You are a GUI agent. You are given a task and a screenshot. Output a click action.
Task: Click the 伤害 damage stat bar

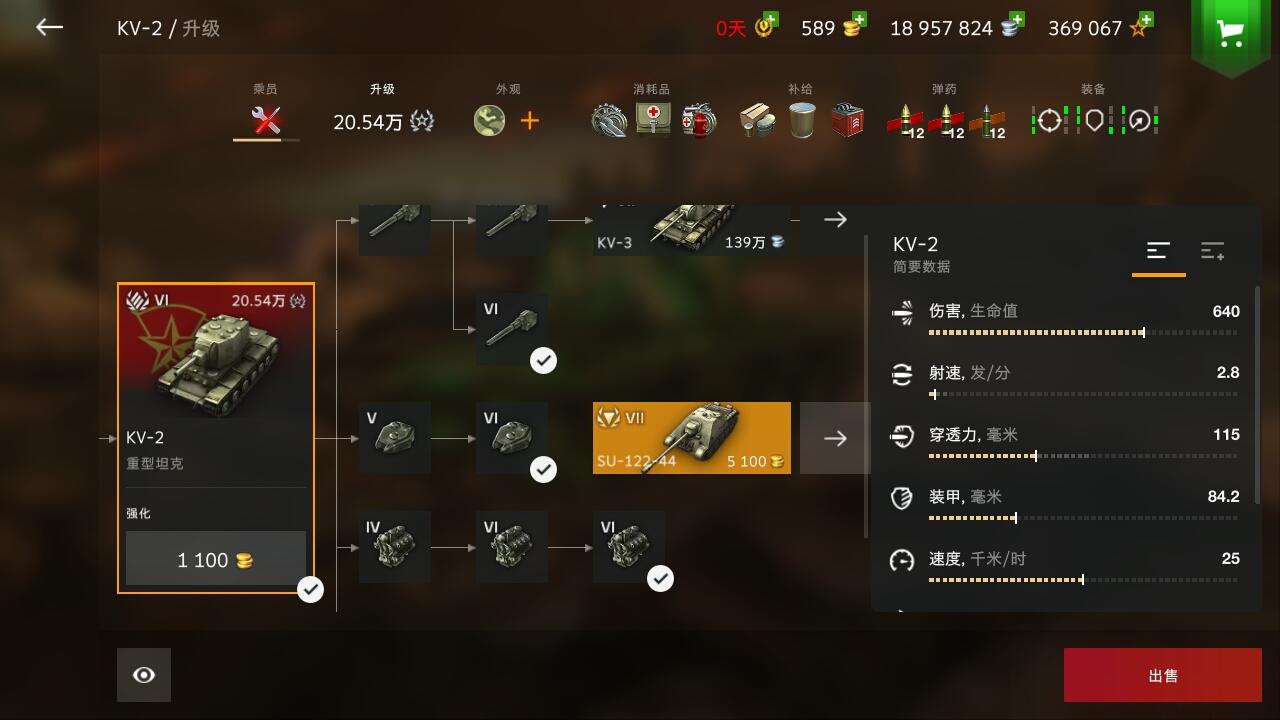[1037, 332]
